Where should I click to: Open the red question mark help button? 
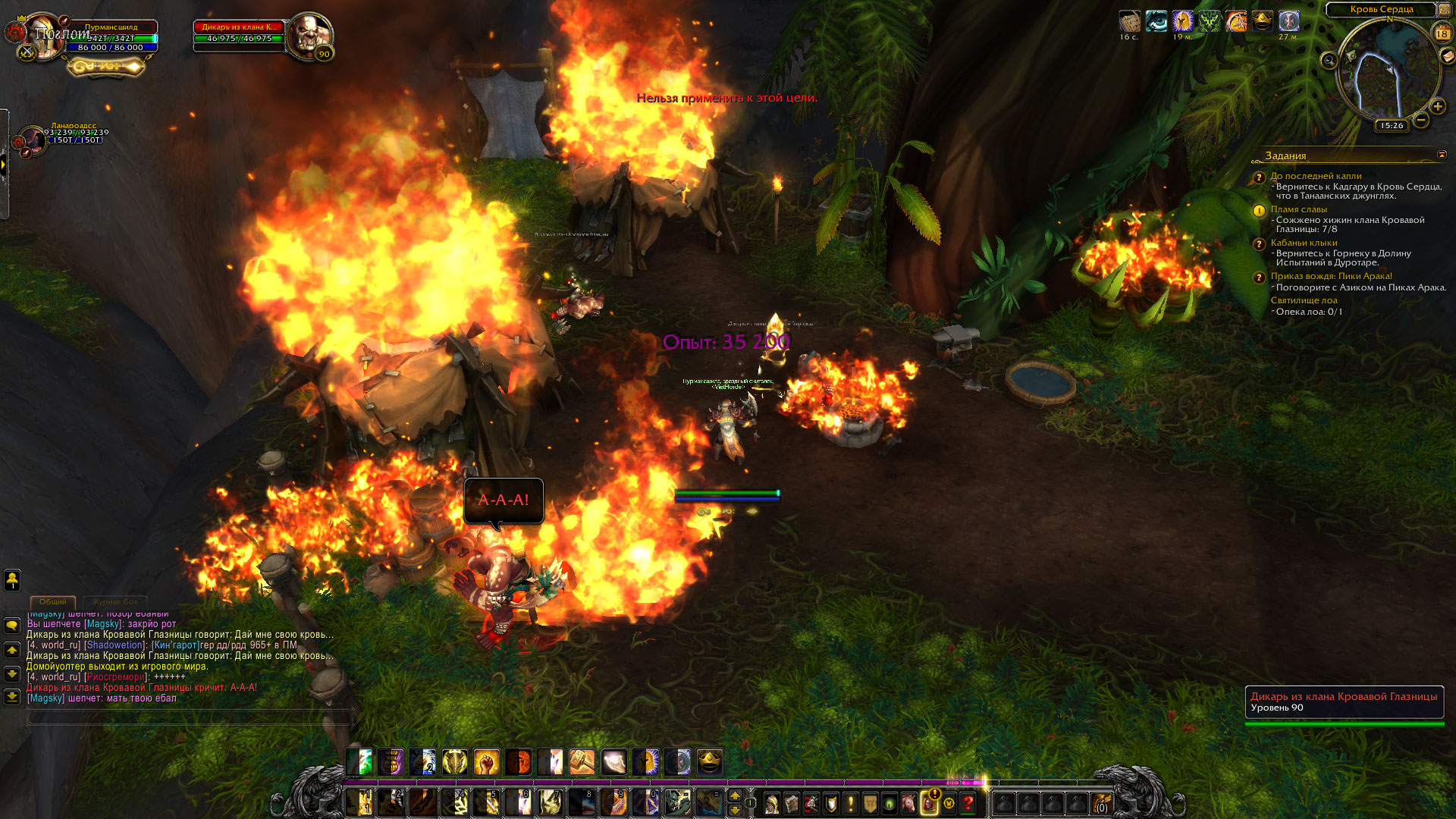[x=968, y=803]
